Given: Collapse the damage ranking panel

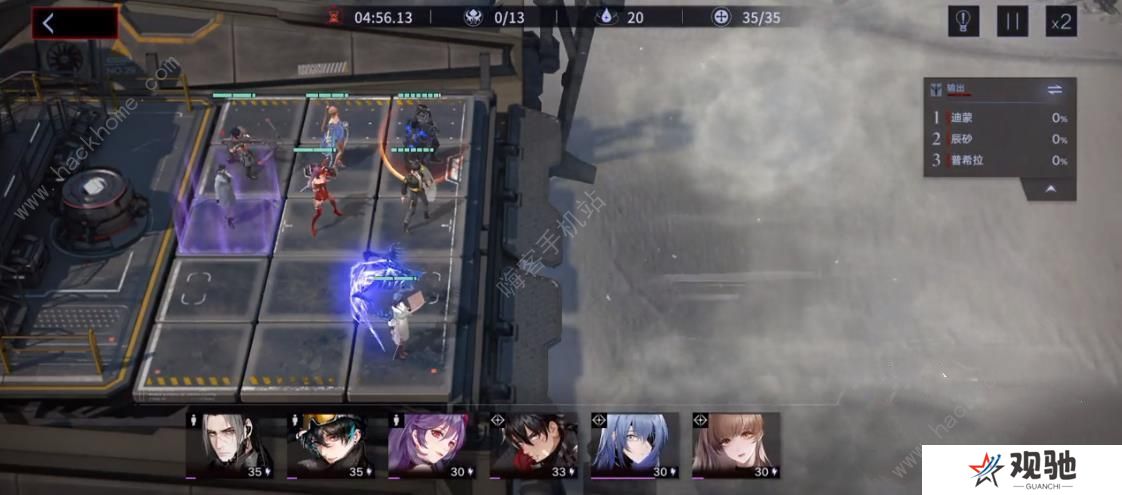Looking at the screenshot, I should tap(1052, 188).
